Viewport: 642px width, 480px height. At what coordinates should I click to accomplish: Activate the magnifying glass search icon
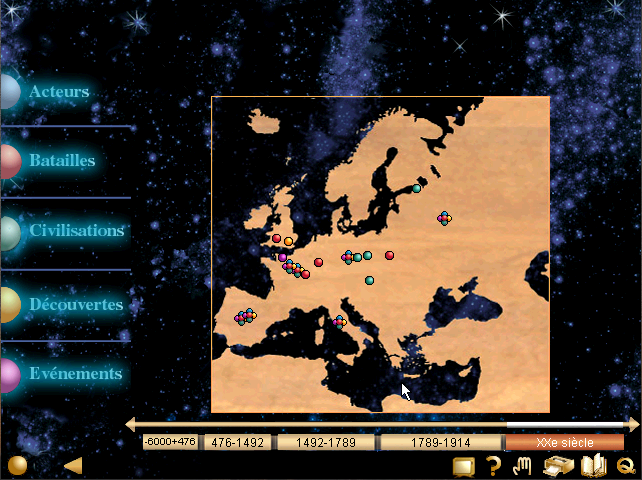(x=626, y=465)
